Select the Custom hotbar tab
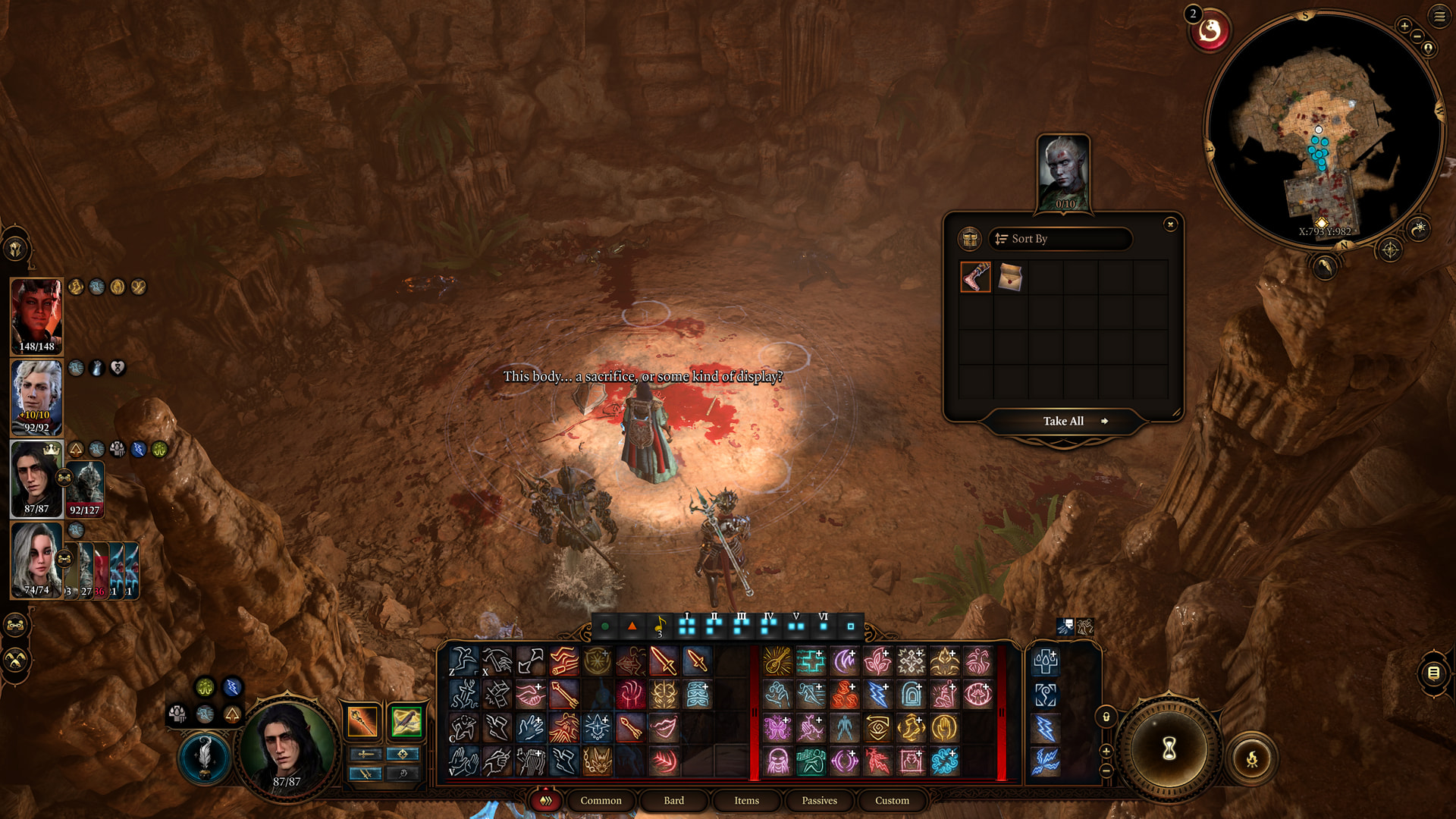The image size is (1456, 819). click(892, 801)
